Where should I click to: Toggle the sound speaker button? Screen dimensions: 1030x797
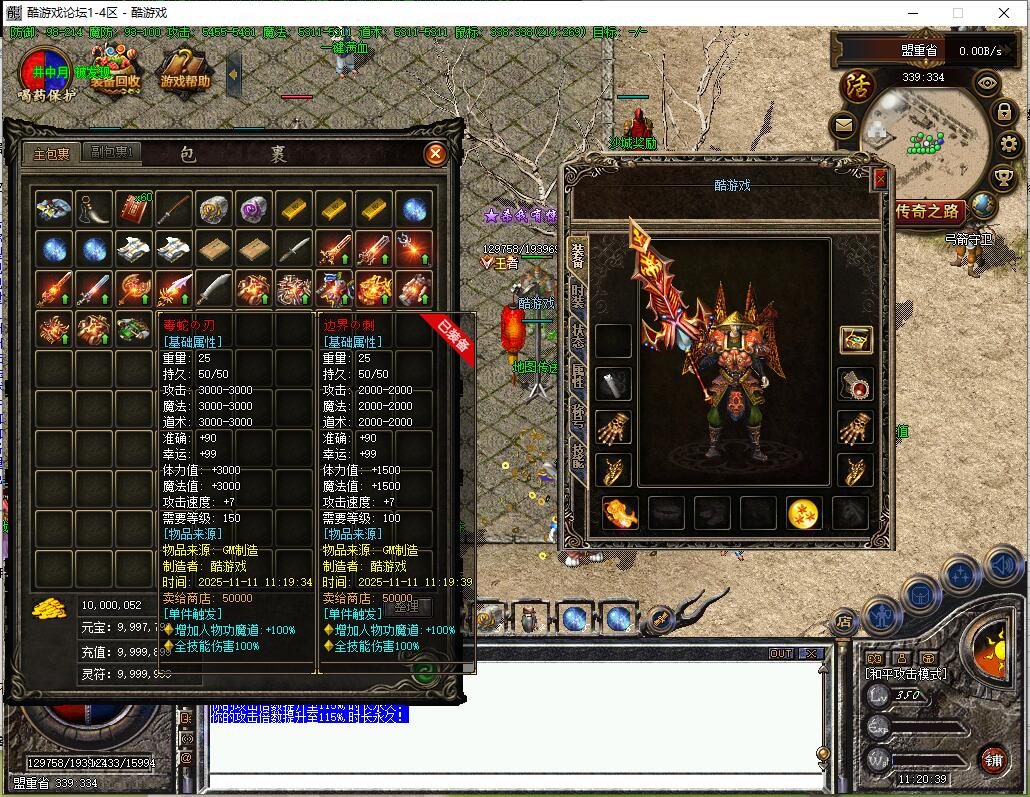[1002, 567]
